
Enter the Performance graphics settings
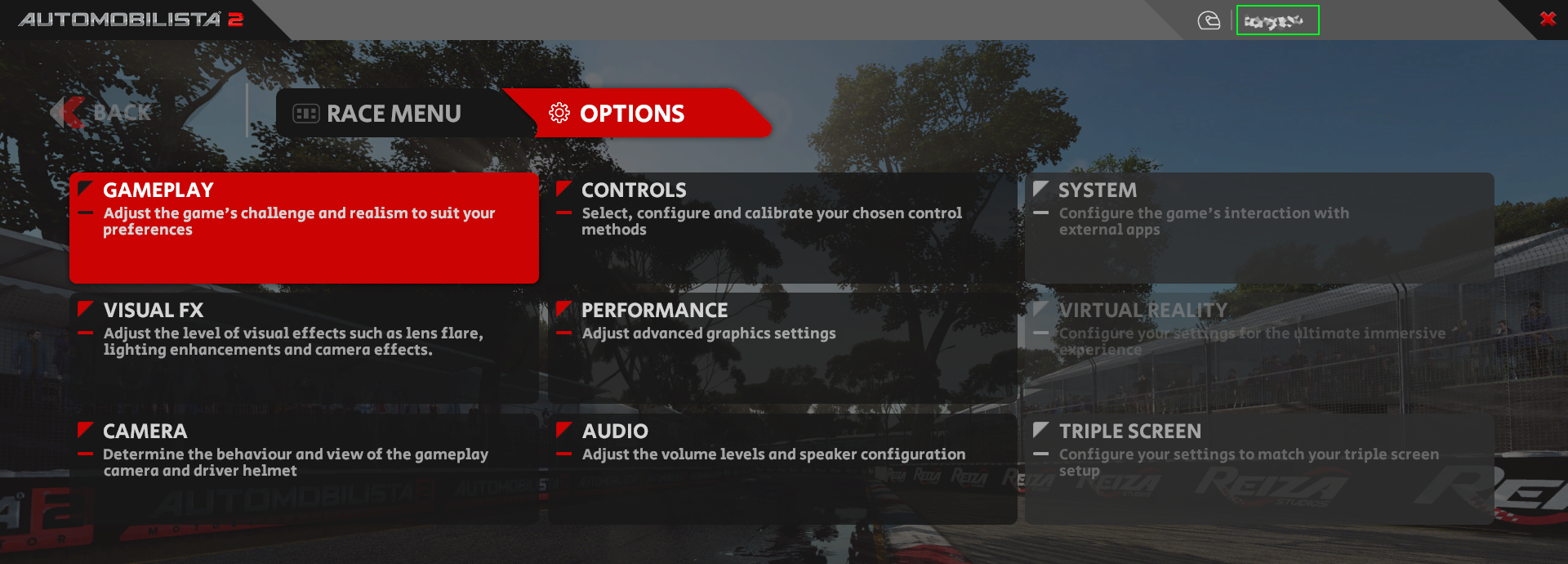coord(782,347)
